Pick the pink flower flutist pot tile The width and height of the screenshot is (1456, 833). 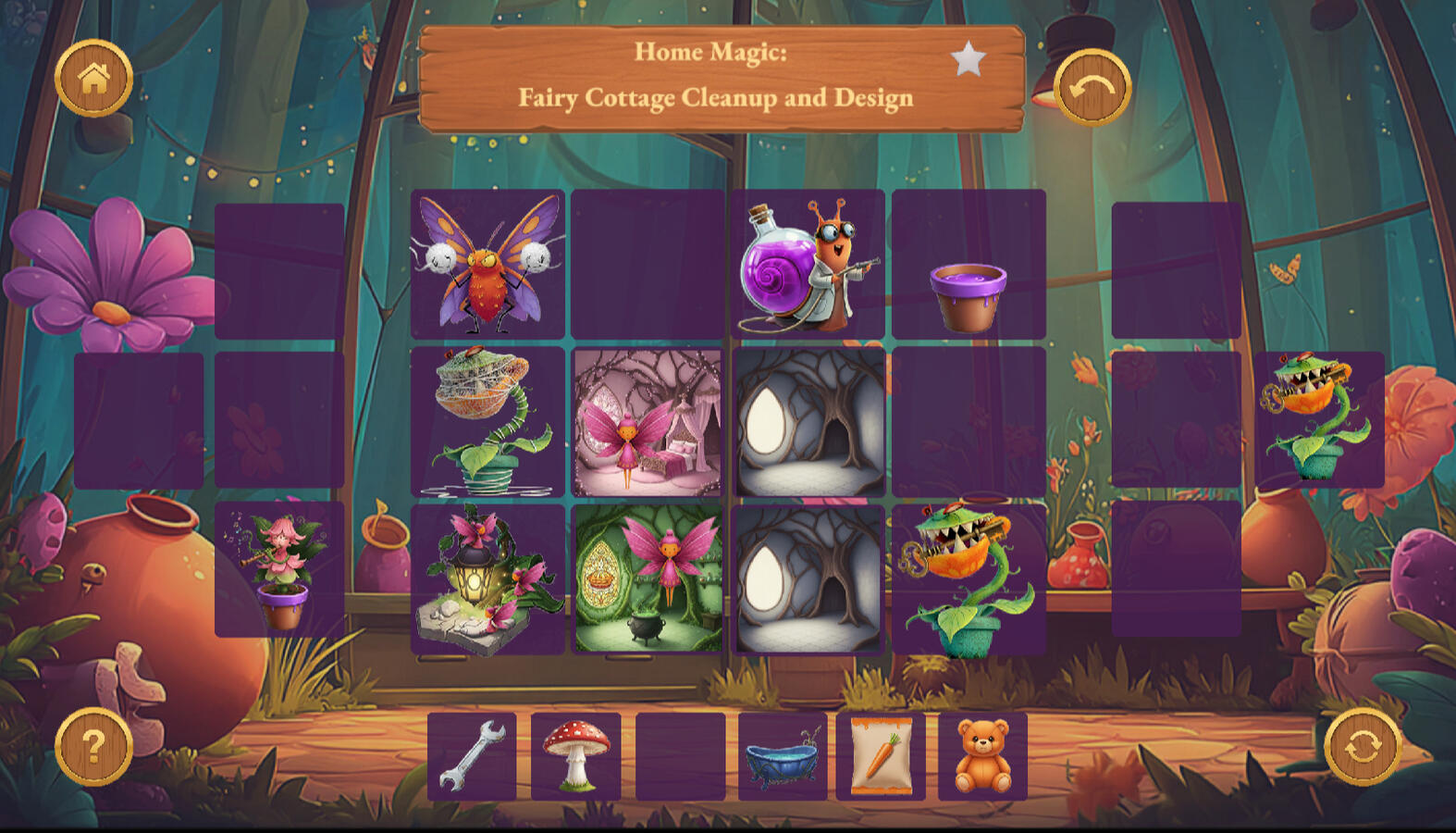(x=279, y=569)
